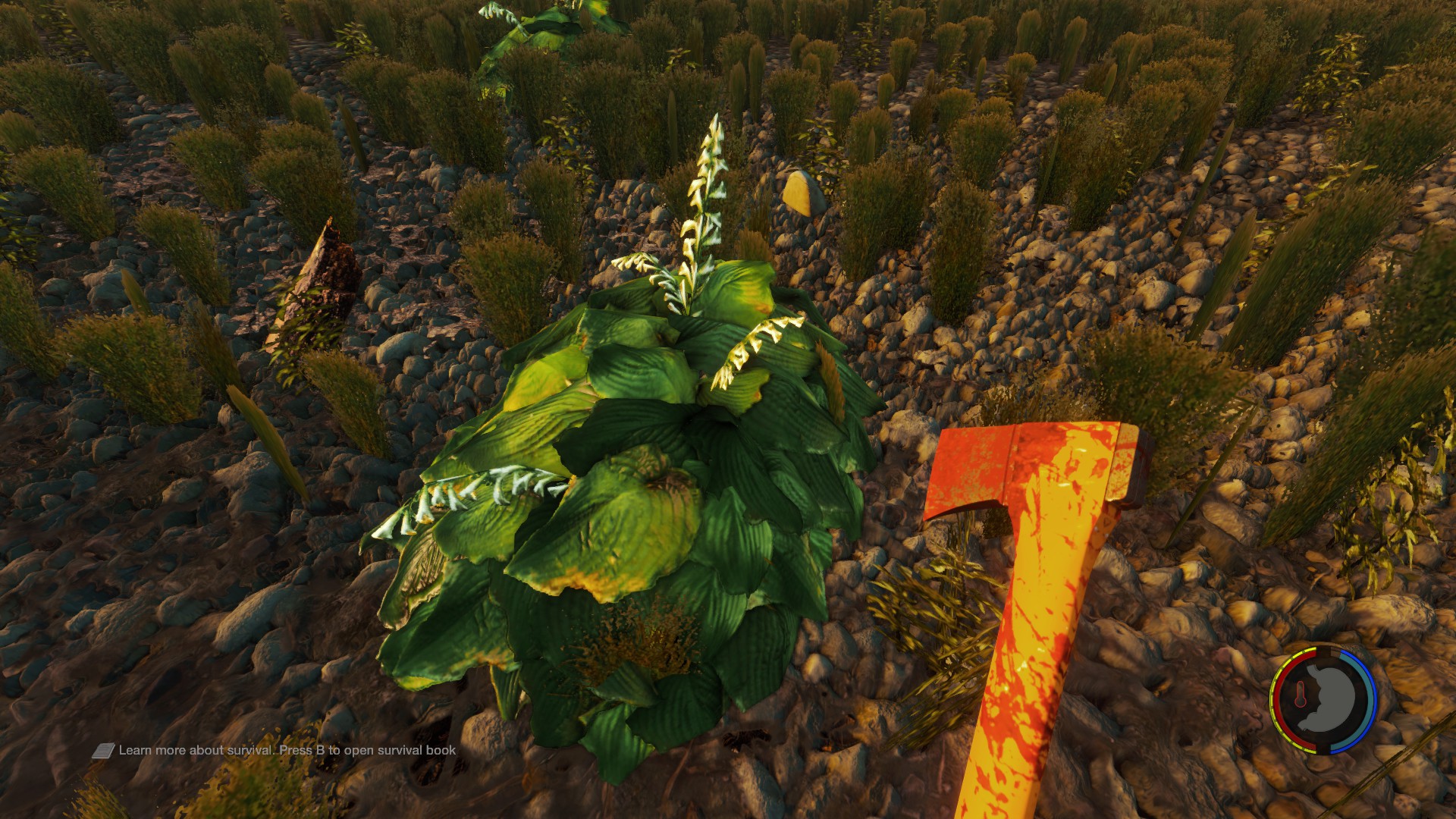Click the survival book hint icon

(103, 751)
